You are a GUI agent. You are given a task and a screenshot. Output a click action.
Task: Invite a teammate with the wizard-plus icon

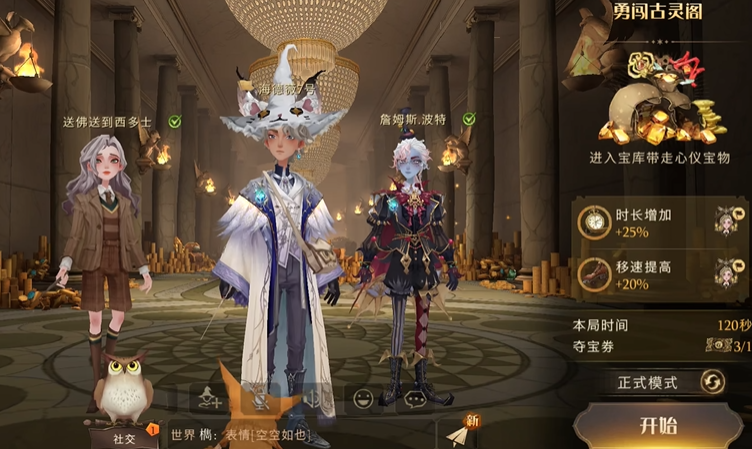point(210,399)
